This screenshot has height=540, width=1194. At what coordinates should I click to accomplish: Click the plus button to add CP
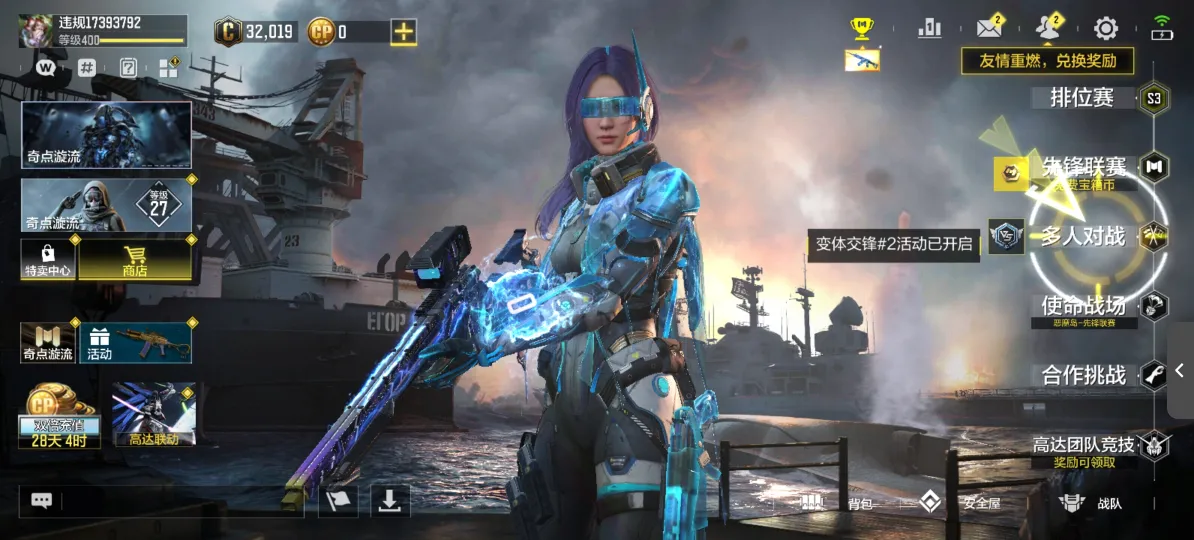tap(403, 32)
